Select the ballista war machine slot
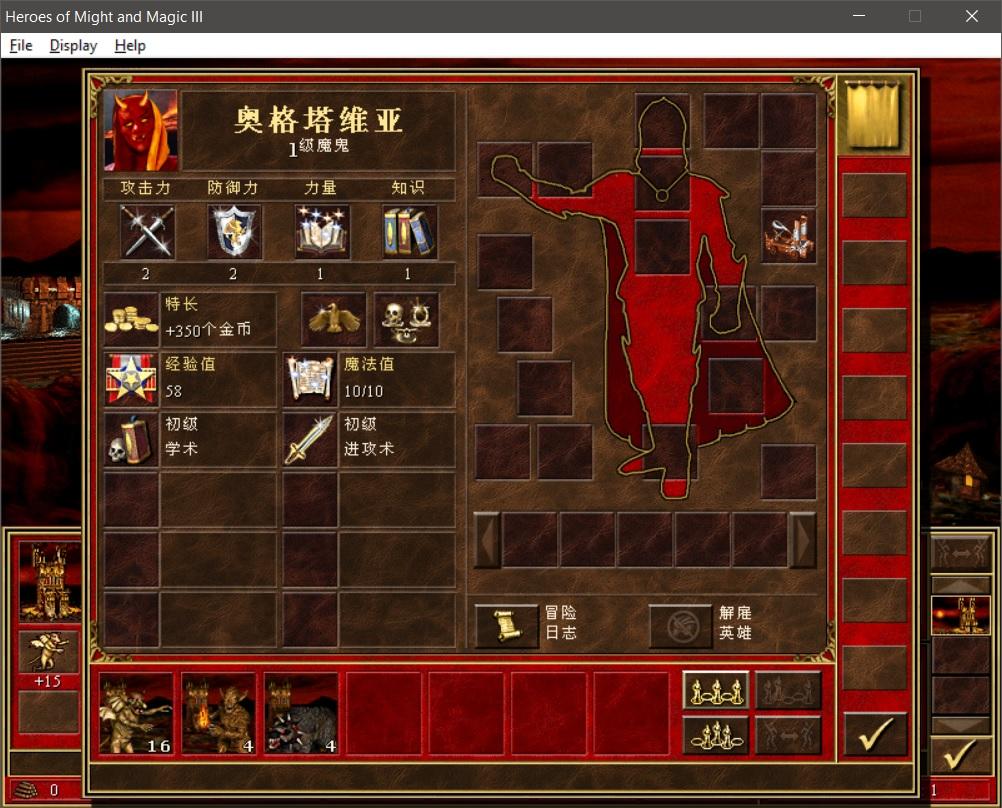The width and height of the screenshot is (1002, 808). coord(788,236)
